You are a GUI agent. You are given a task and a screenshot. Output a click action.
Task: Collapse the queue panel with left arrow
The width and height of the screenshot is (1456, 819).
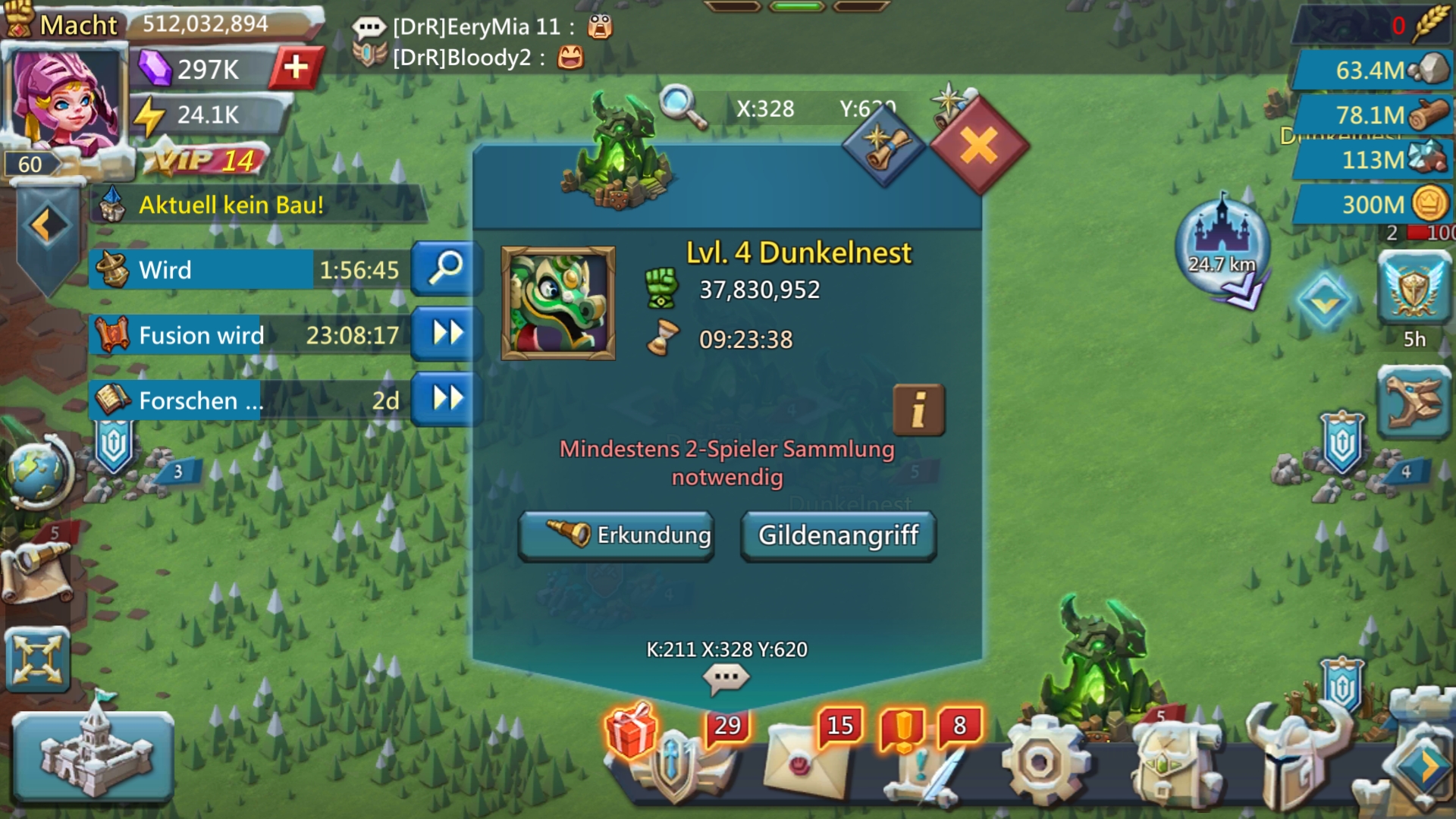(x=47, y=225)
